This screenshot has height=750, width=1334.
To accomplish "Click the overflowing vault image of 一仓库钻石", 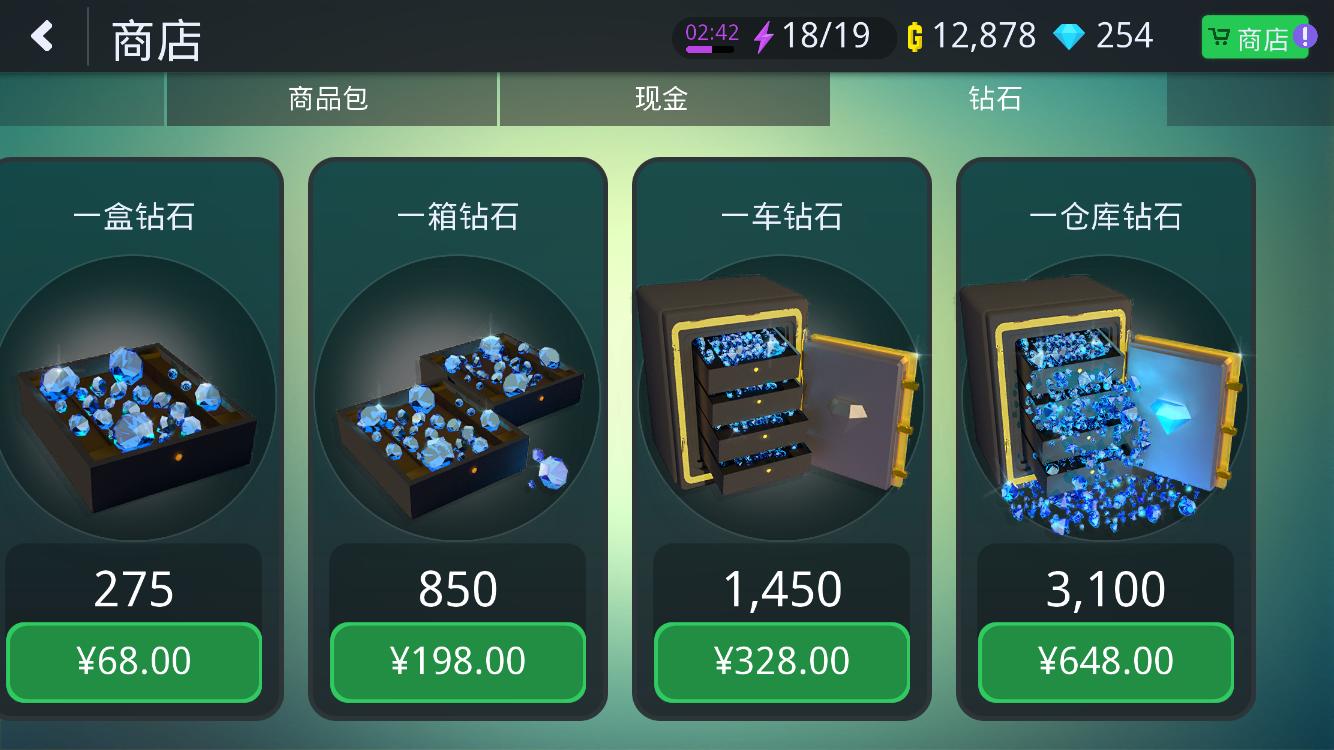I will [1105, 398].
